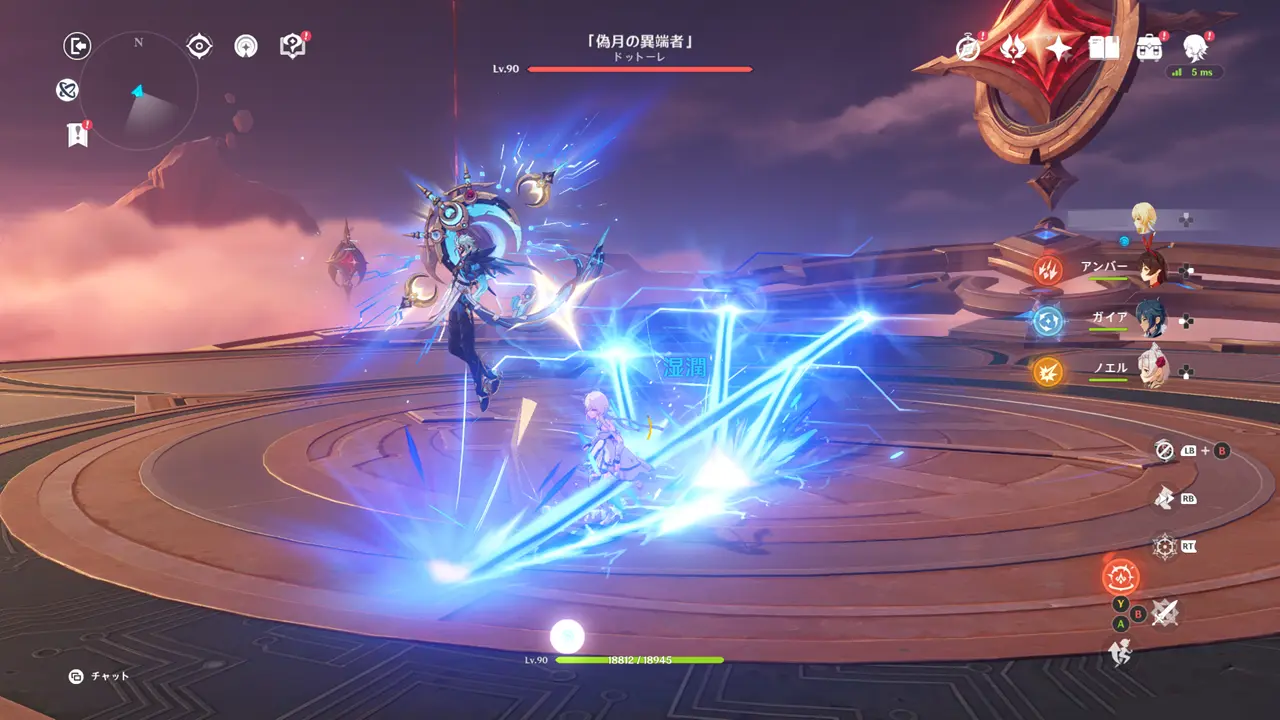Open the winged battle pass icon
Image resolution: width=1280 pixels, height=720 pixels.
[x=1013, y=47]
